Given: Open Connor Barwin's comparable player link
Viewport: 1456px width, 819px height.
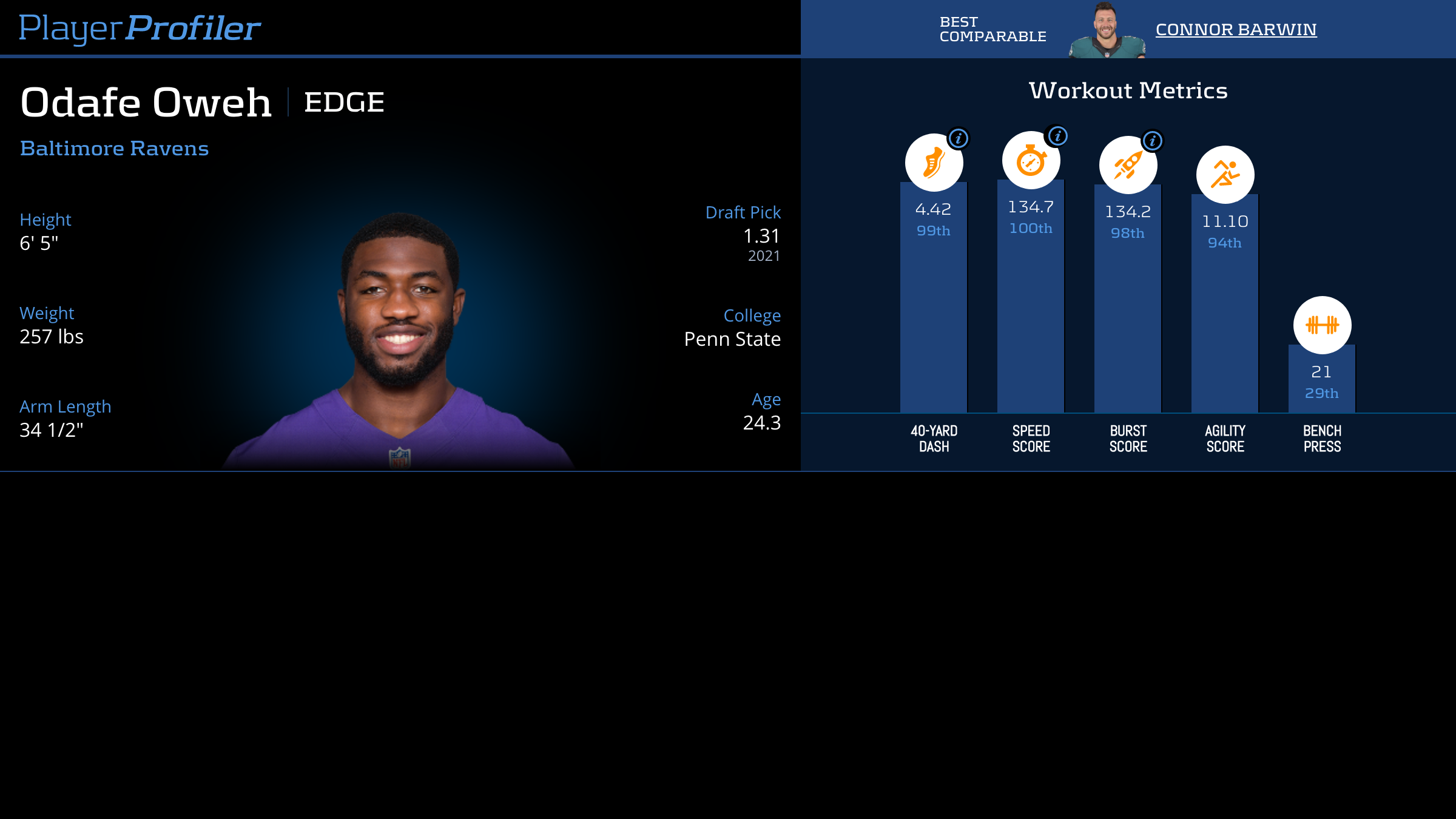Looking at the screenshot, I should pyautogui.click(x=1236, y=29).
